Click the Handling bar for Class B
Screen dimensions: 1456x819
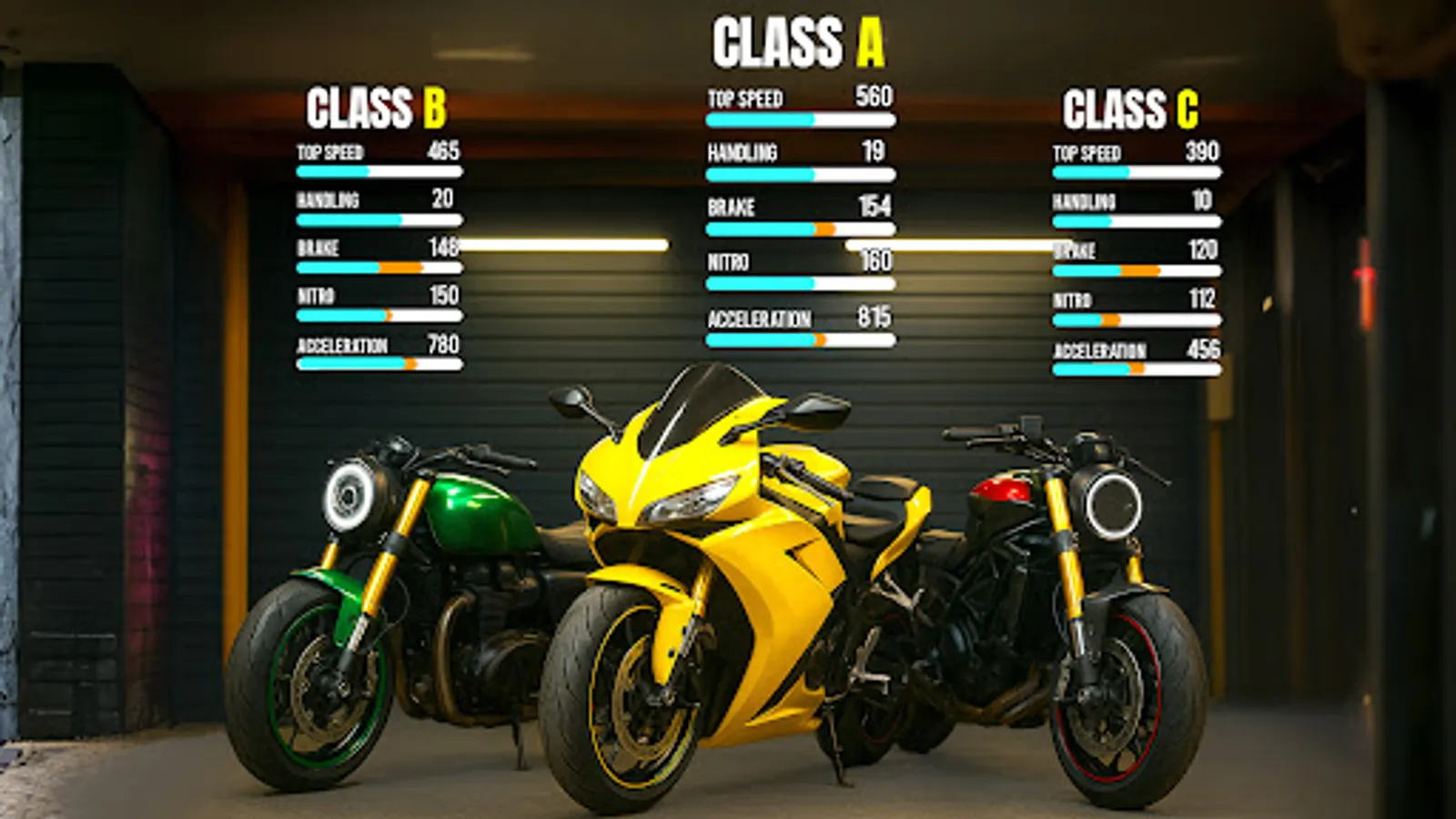(378, 221)
